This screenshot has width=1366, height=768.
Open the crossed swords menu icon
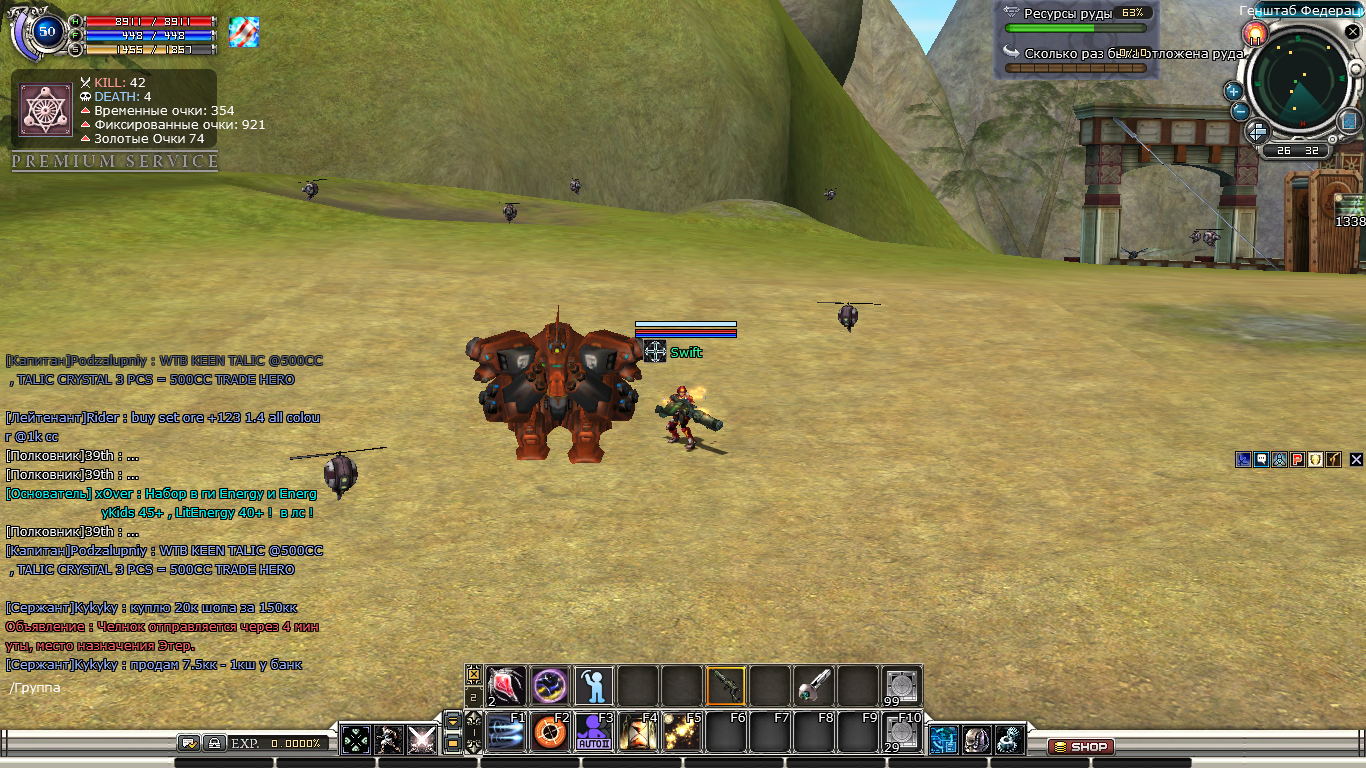(x=421, y=740)
